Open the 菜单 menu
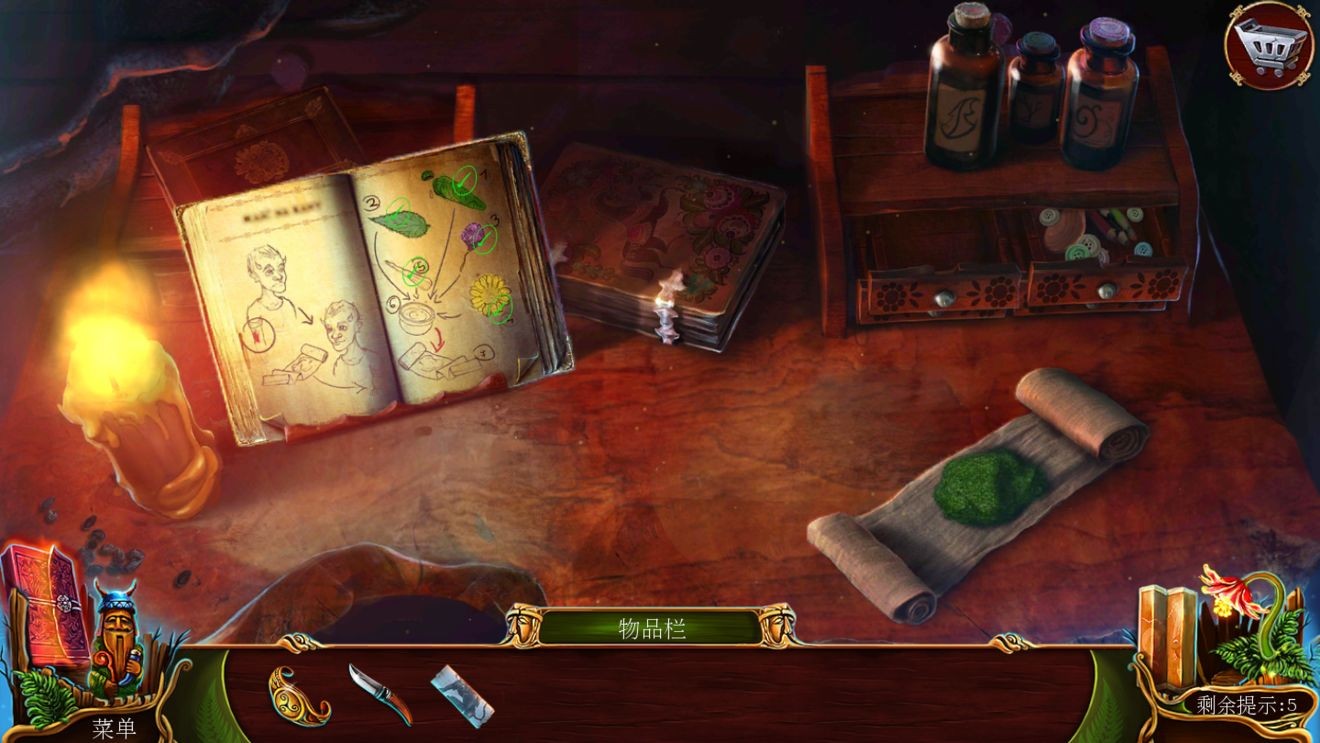This screenshot has width=1320, height=743. point(113,728)
